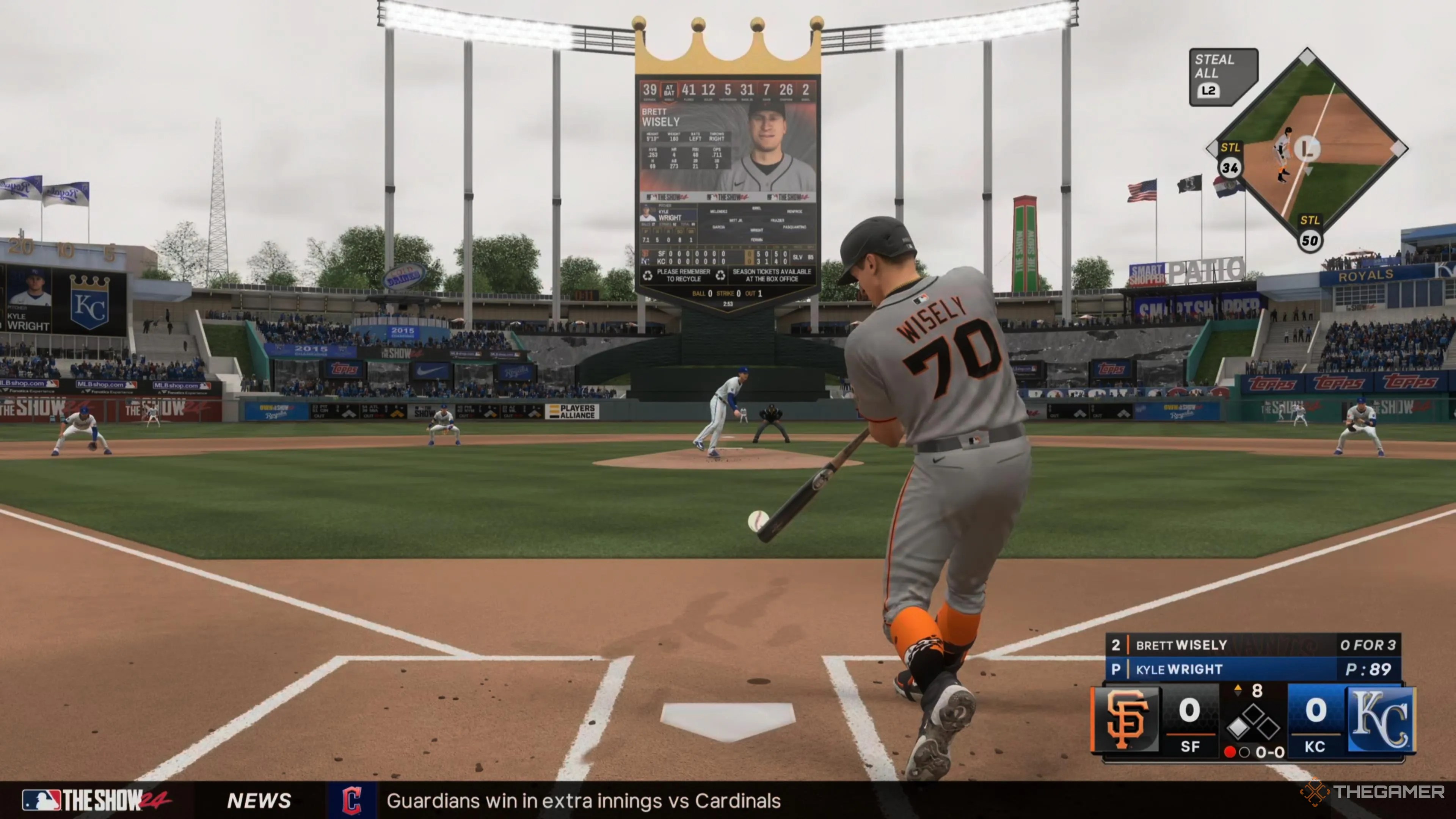Select the runner marker on the mini-diamond
Viewport: 1456px width, 819px height.
click(x=1285, y=152)
